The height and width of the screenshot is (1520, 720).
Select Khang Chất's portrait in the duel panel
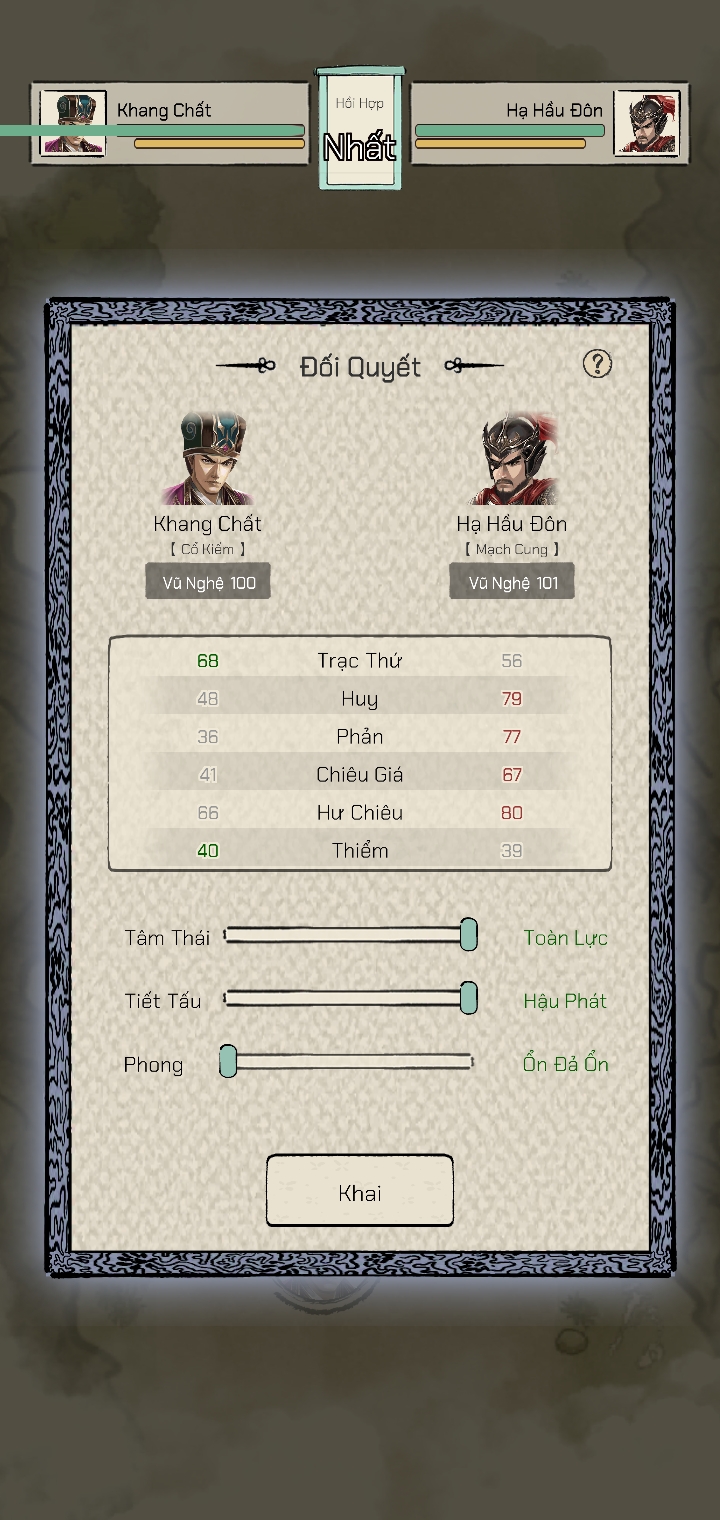(208, 460)
